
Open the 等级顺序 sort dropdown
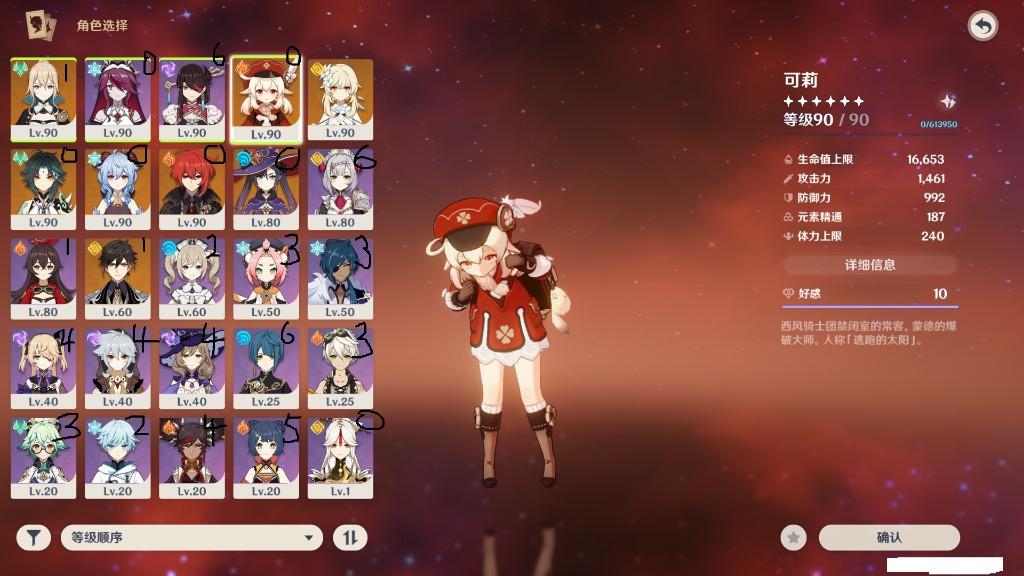tap(192, 538)
